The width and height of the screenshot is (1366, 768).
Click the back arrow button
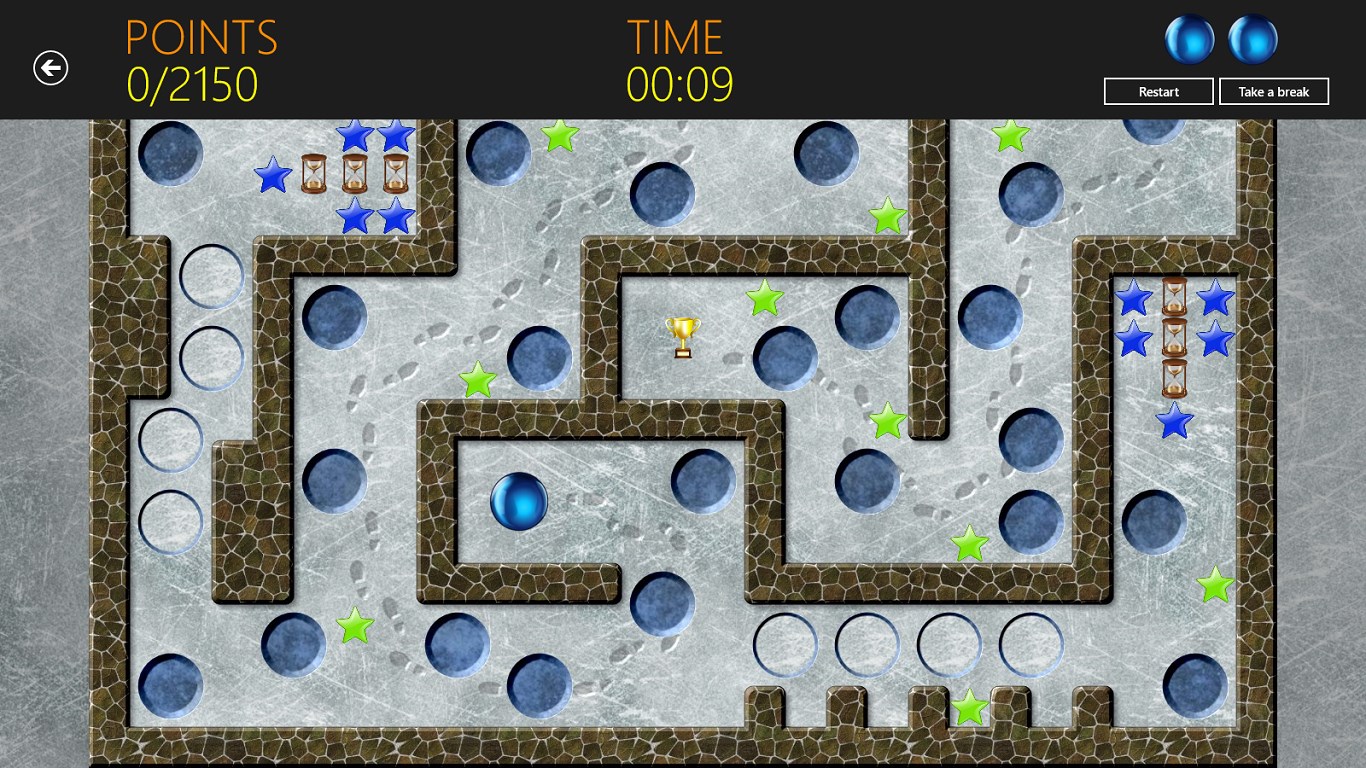point(50,68)
